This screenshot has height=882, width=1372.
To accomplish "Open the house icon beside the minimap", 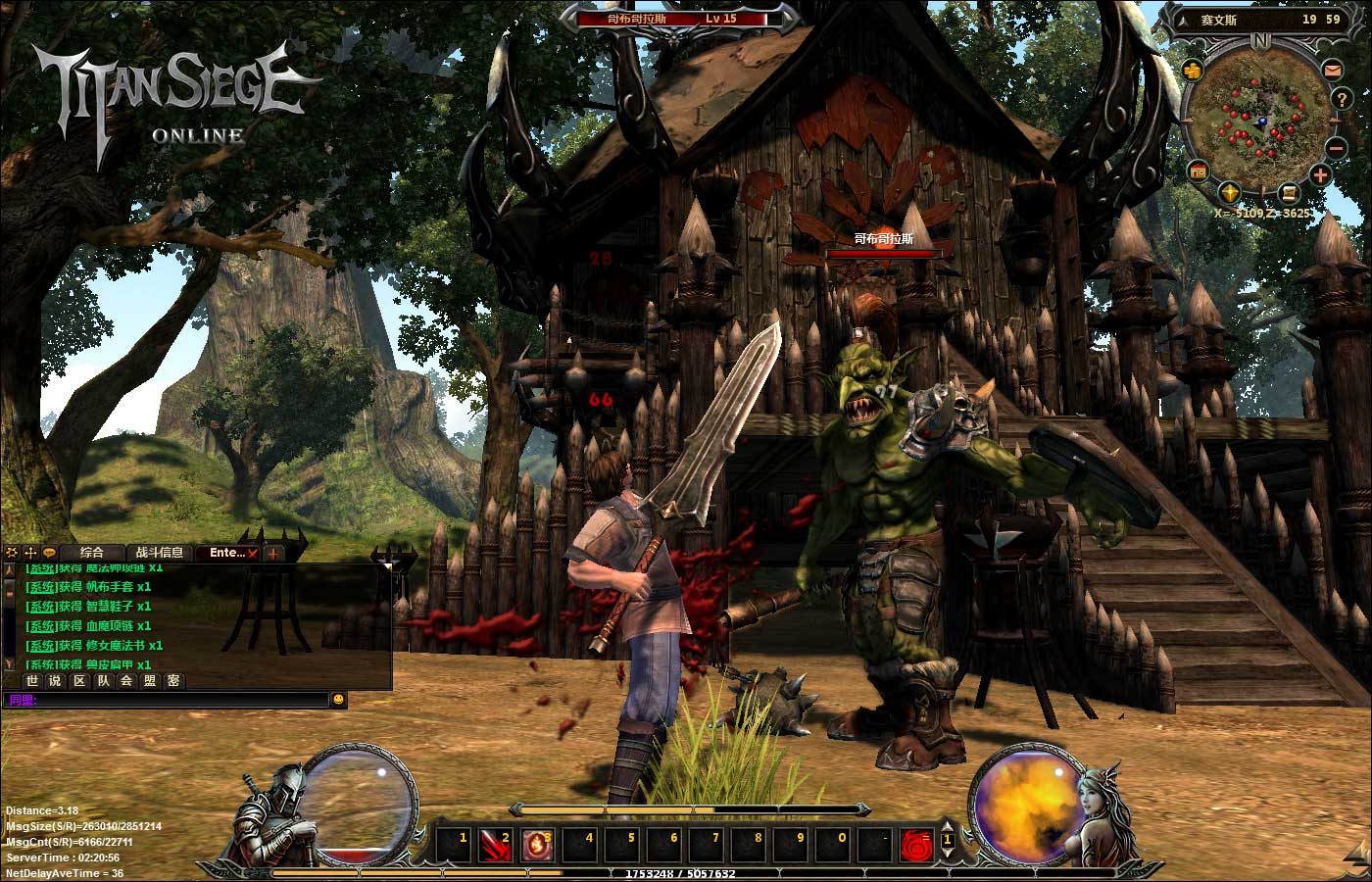I will click(1198, 172).
